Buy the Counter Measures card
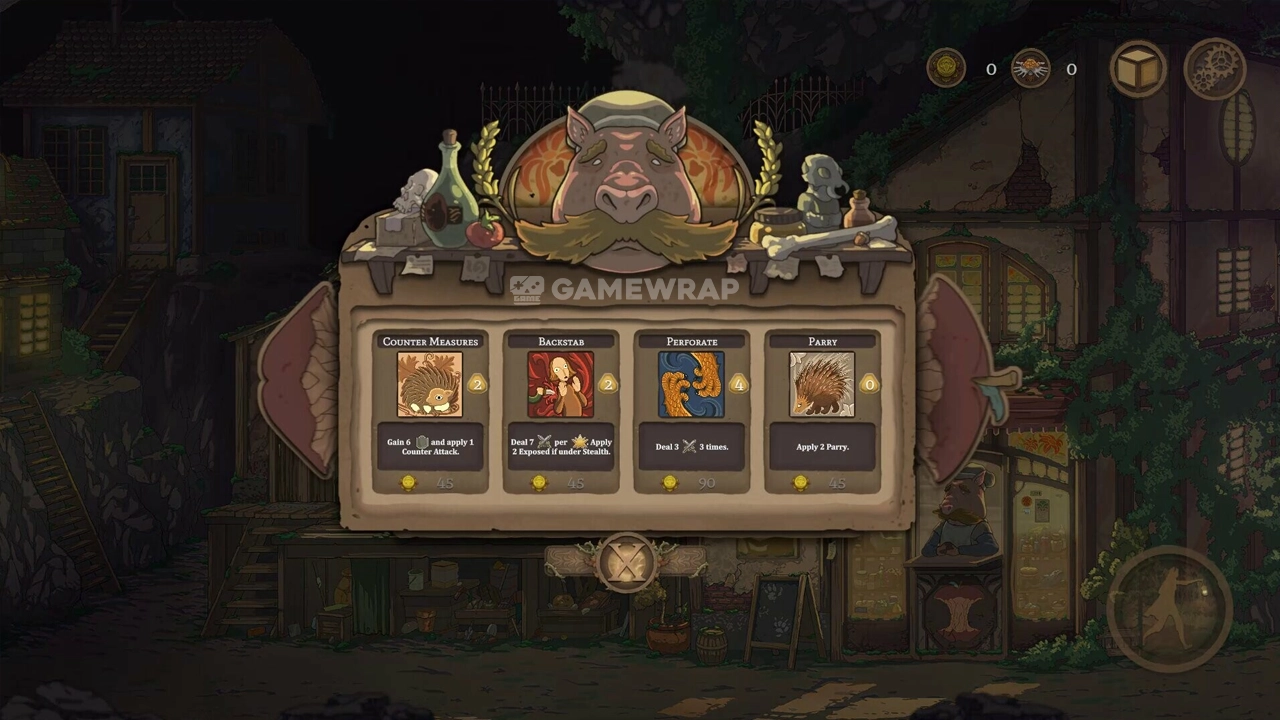 430,411
